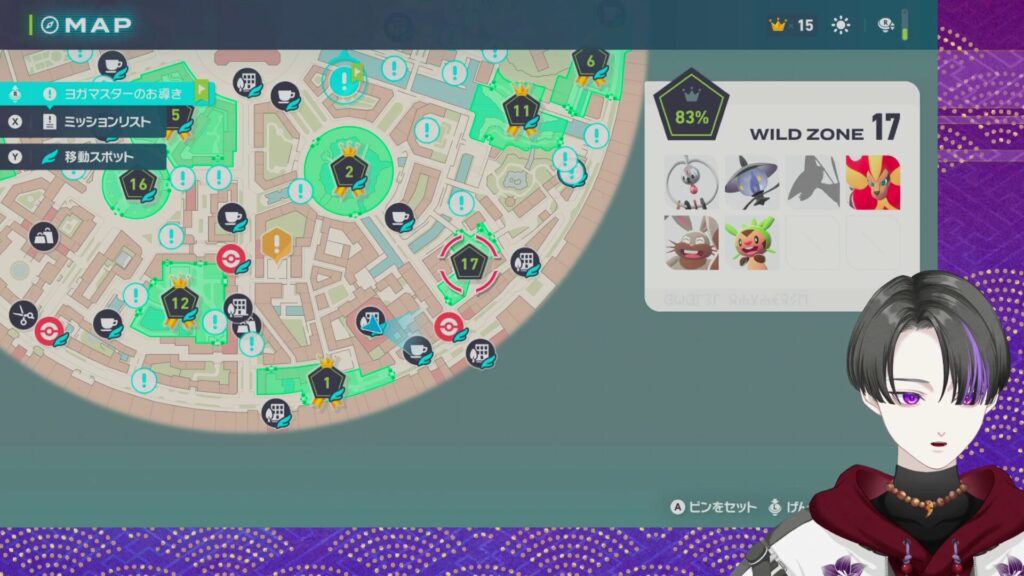This screenshot has height=576, width=1024.
Task: Select the Pyroar portrait in Wild Zone panel
Action: (872, 182)
